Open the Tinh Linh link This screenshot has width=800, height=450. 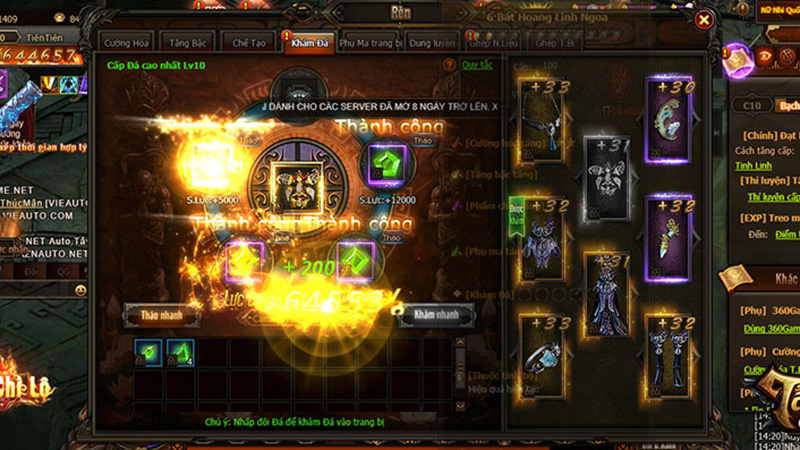[x=753, y=165]
